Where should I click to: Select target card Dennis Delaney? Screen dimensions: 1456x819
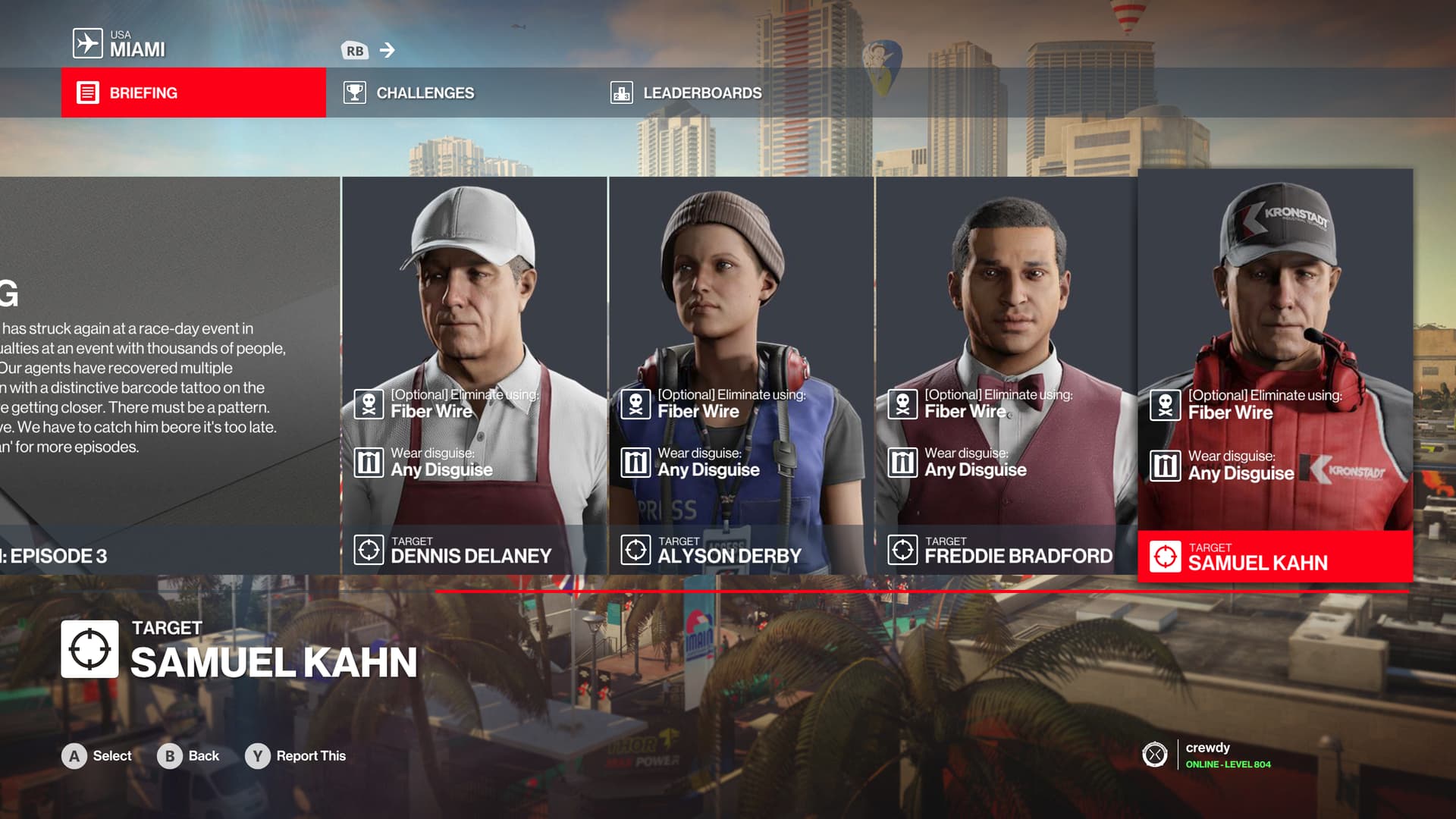[x=474, y=375]
